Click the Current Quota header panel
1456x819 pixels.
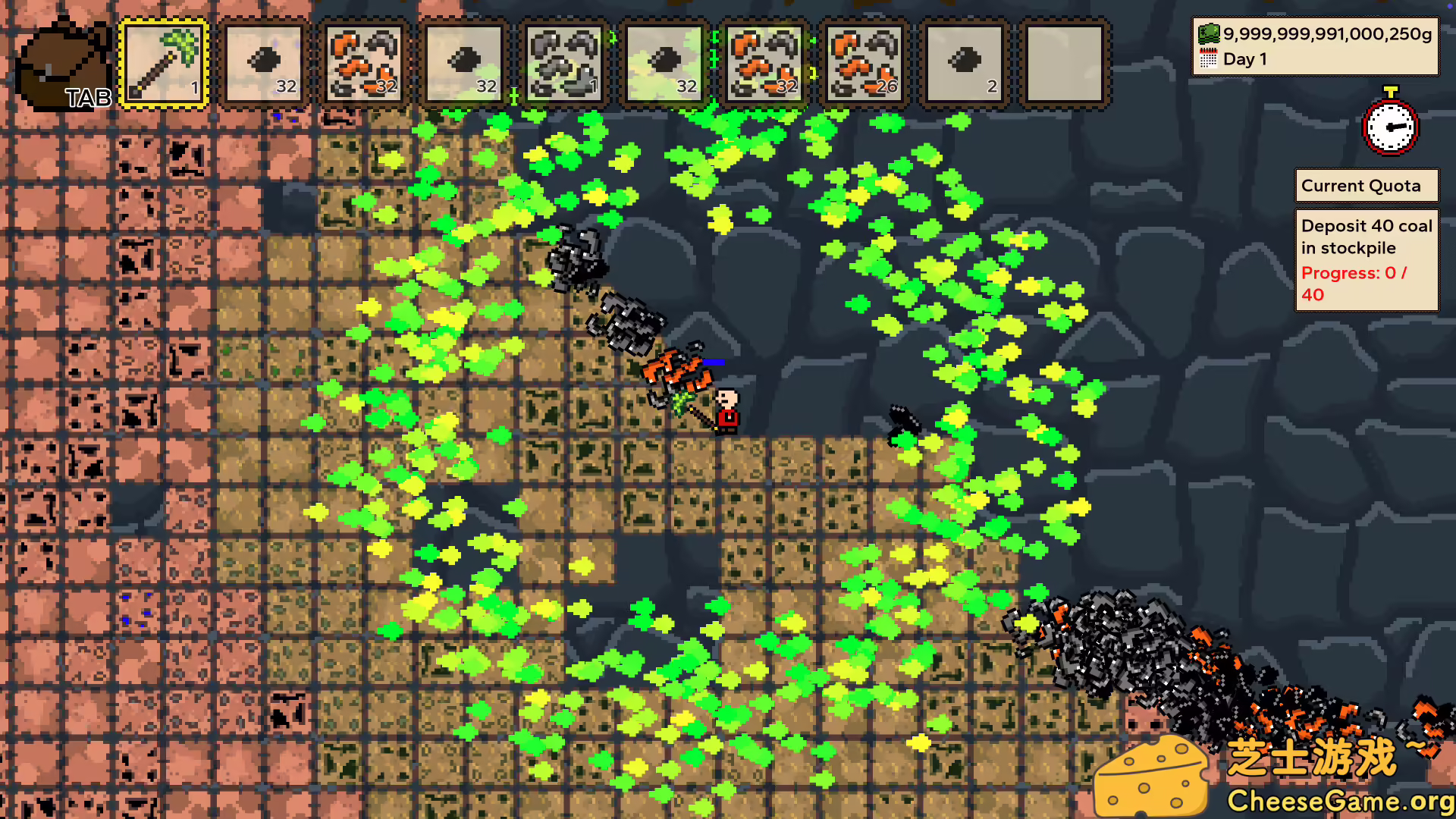point(1366,185)
